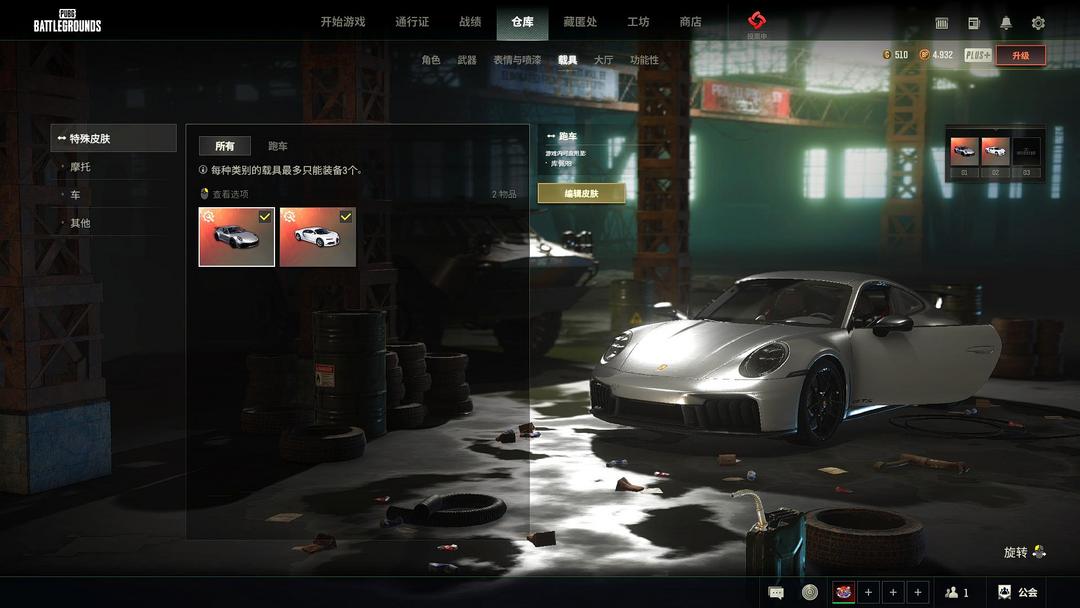
Task: Click the red 升级 upgrade button
Action: pos(1020,56)
